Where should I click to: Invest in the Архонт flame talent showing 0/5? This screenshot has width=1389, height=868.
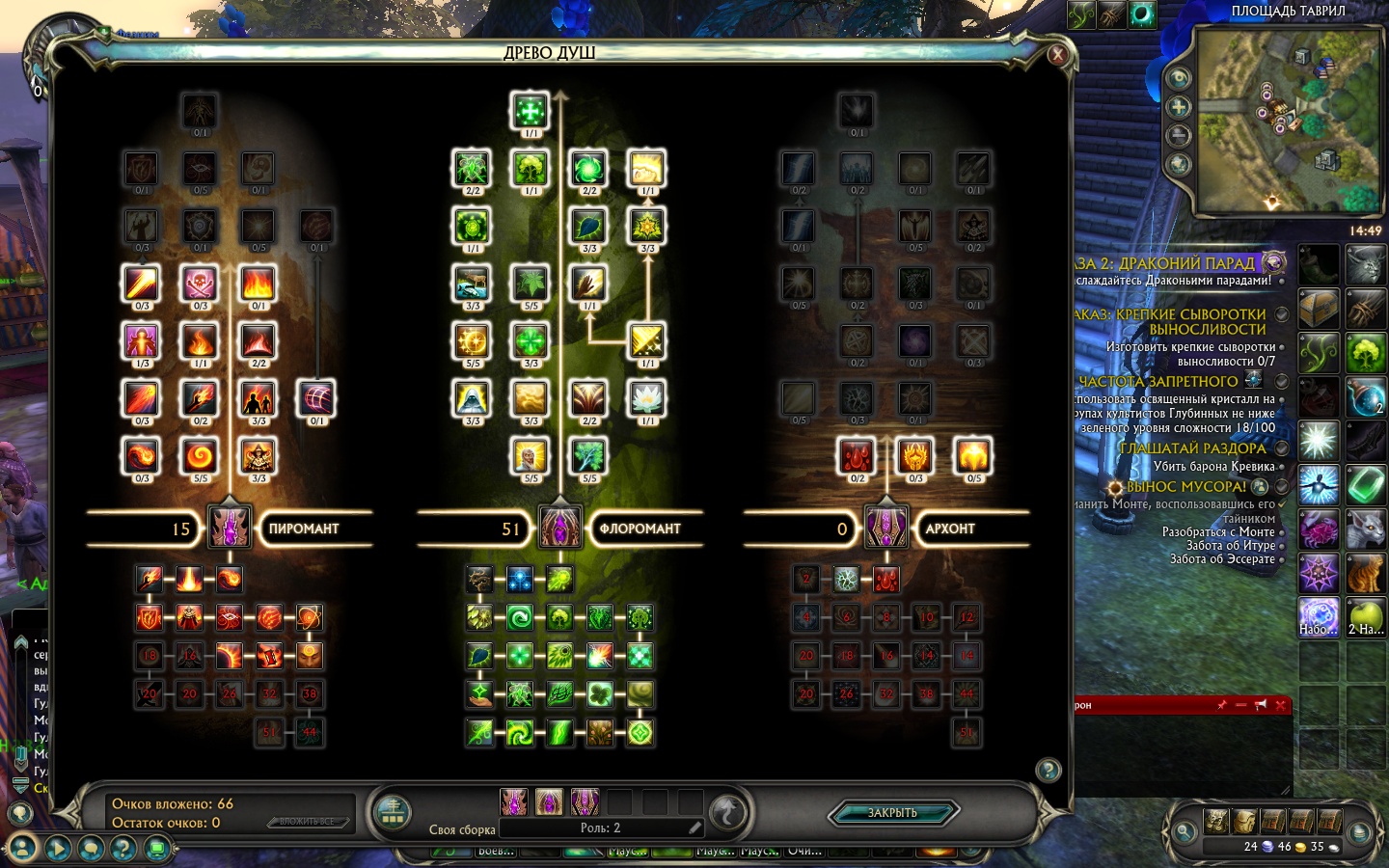[x=973, y=455]
